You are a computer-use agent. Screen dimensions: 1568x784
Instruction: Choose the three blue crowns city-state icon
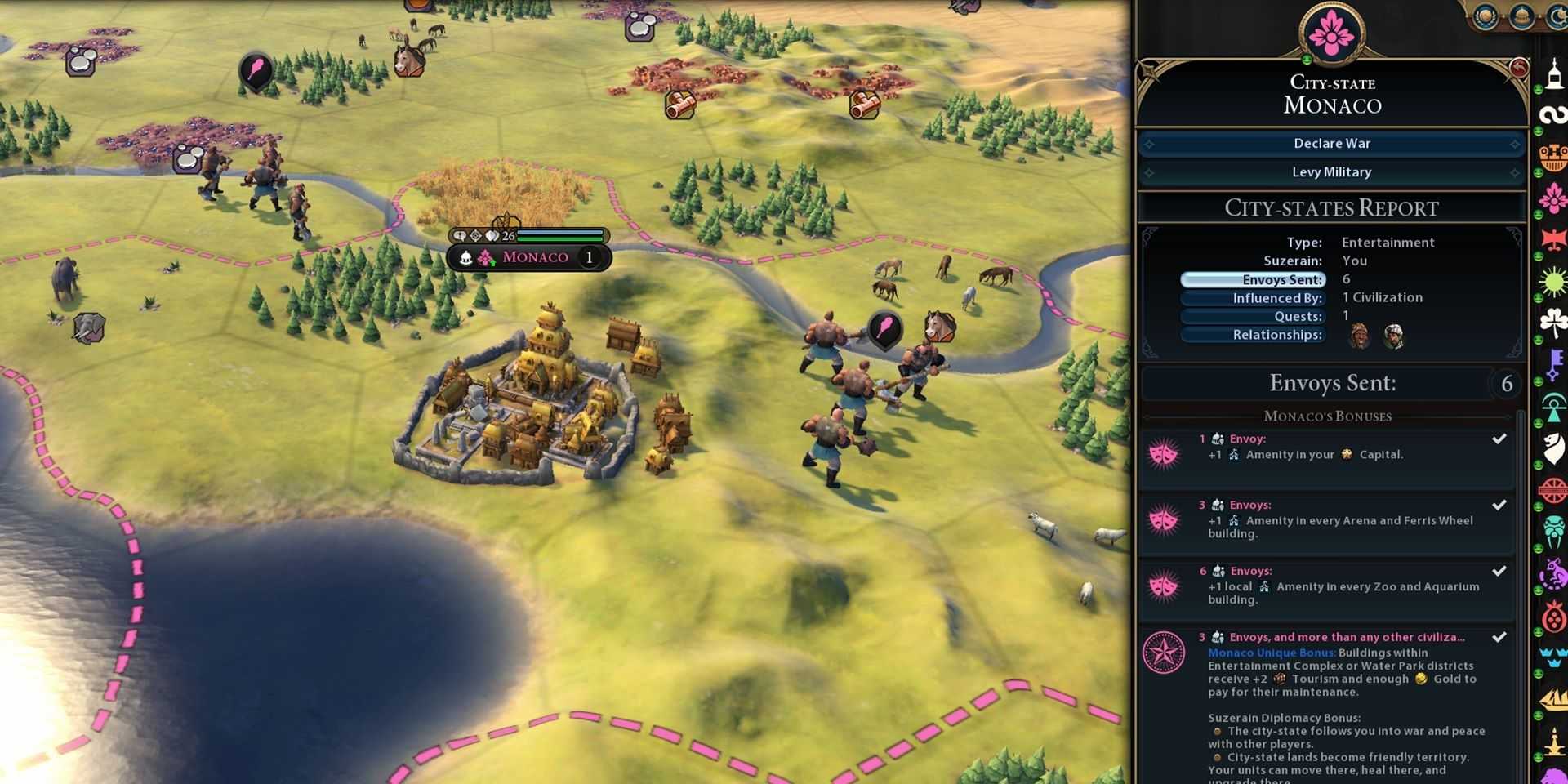[1552, 657]
